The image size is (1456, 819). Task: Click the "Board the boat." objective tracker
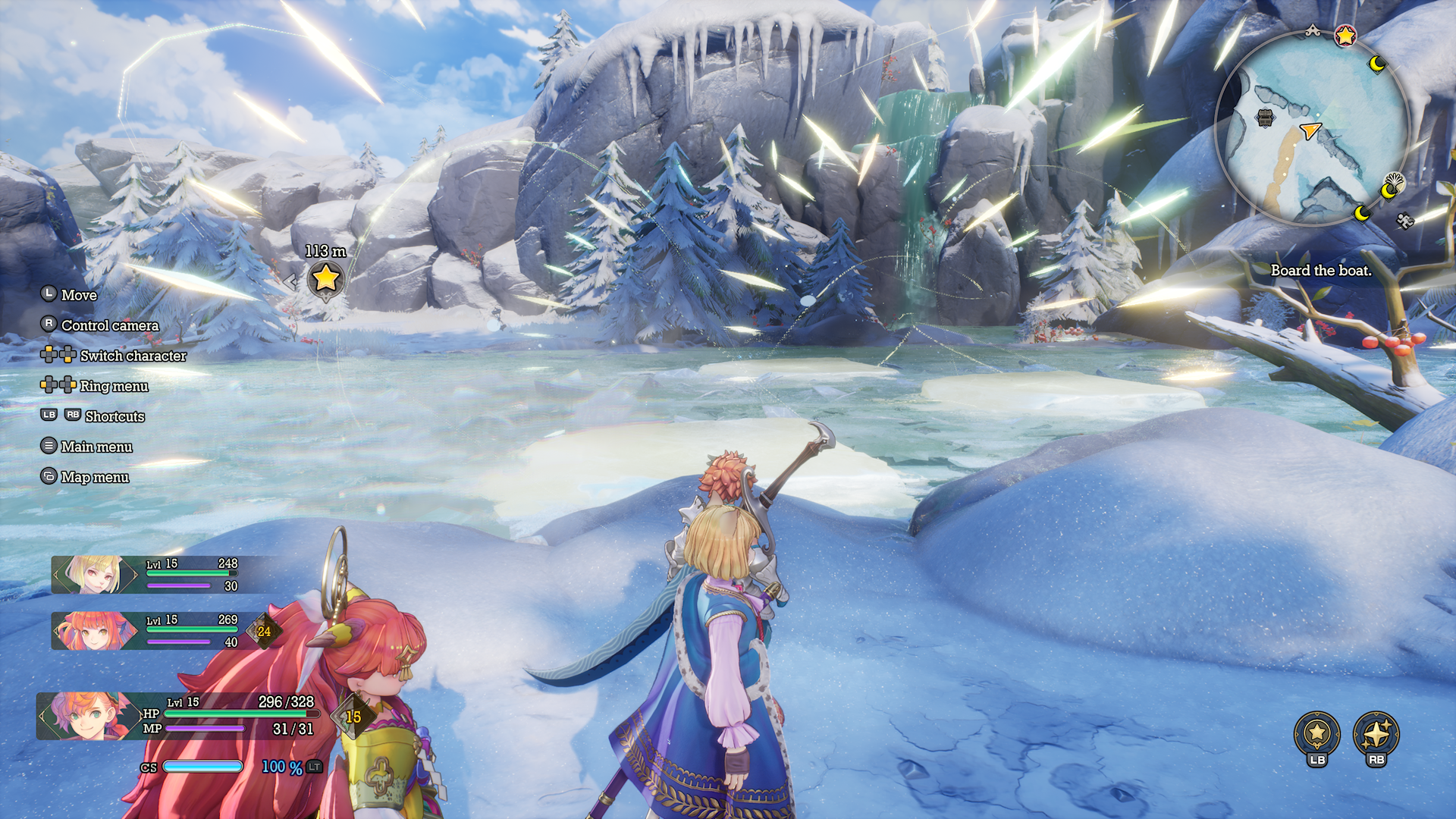pos(1321,271)
